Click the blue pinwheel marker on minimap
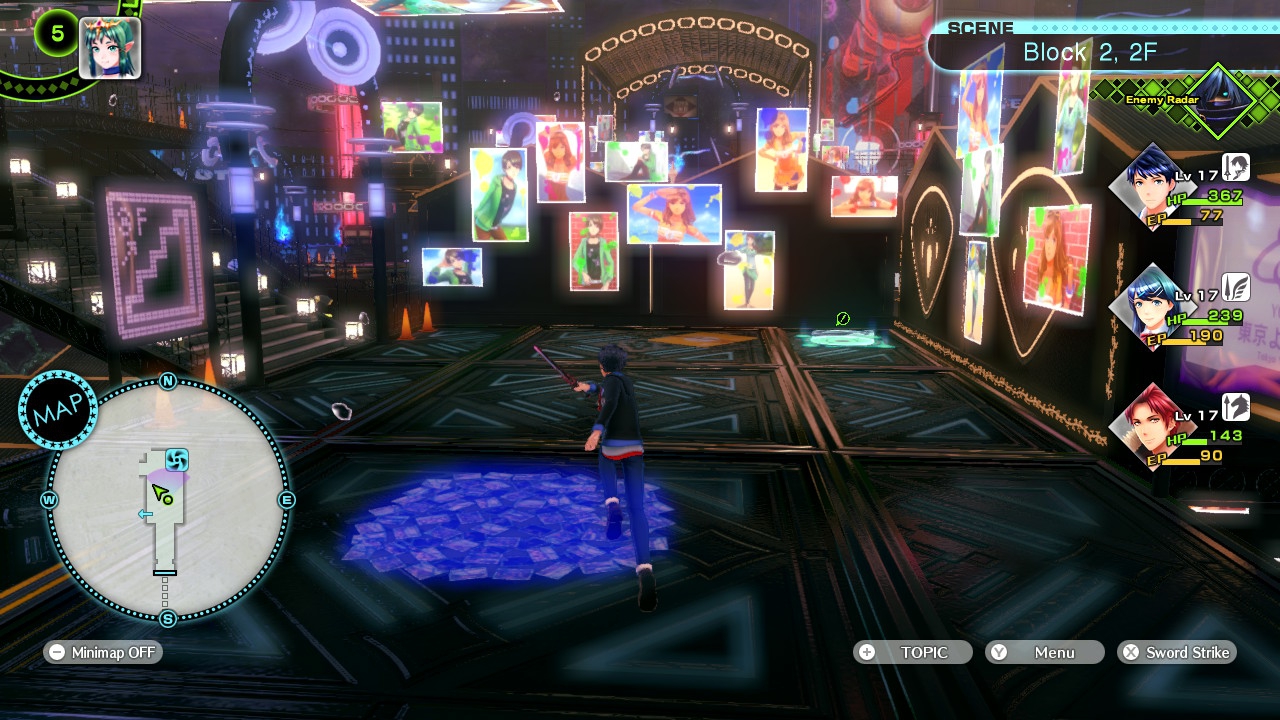The height and width of the screenshot is (720, 1280). 177,460
